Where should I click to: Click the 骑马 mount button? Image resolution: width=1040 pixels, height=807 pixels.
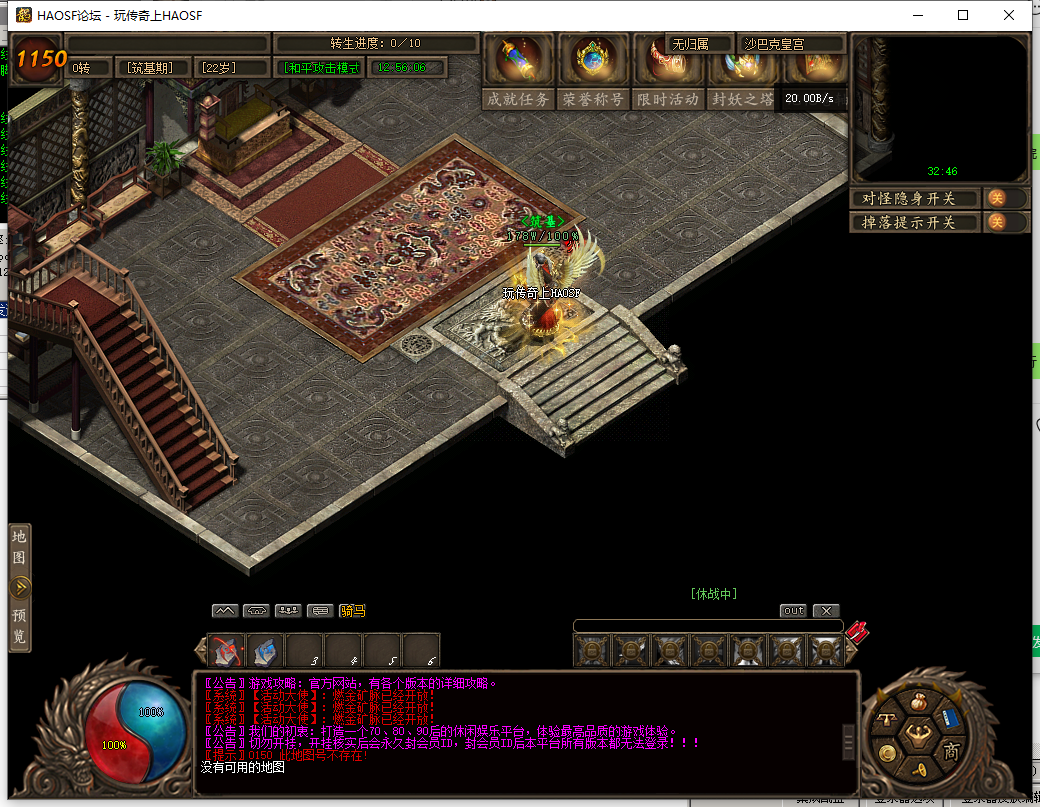352,610
